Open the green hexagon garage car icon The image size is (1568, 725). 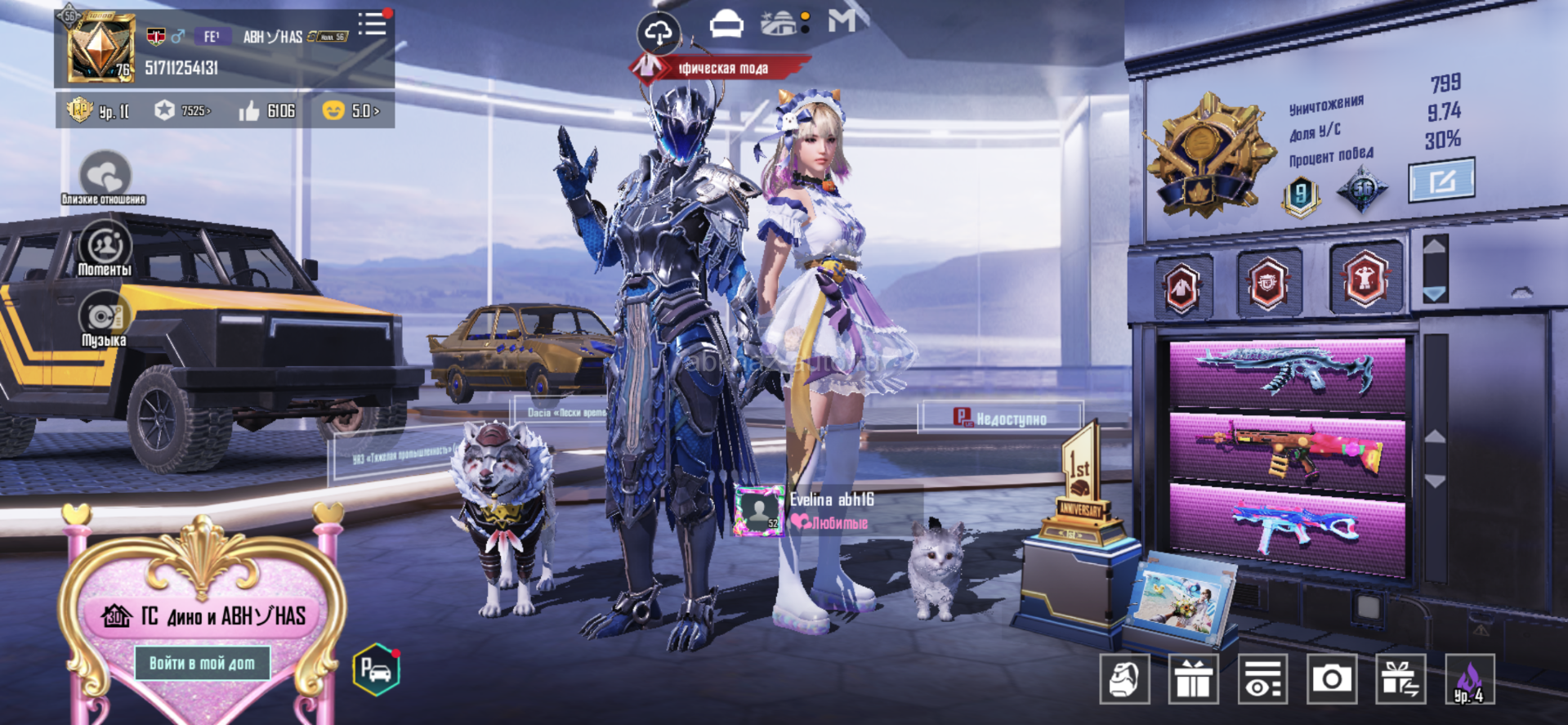click(x=376, y=670)
